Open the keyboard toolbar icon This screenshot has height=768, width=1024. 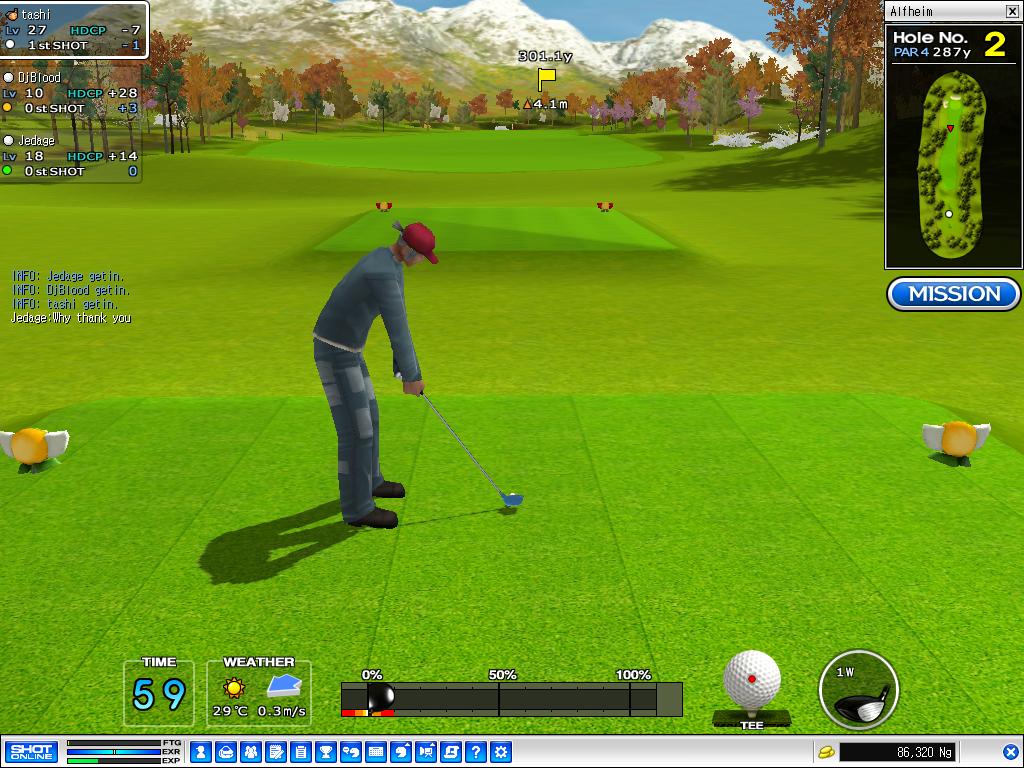(x=376, y=752)
